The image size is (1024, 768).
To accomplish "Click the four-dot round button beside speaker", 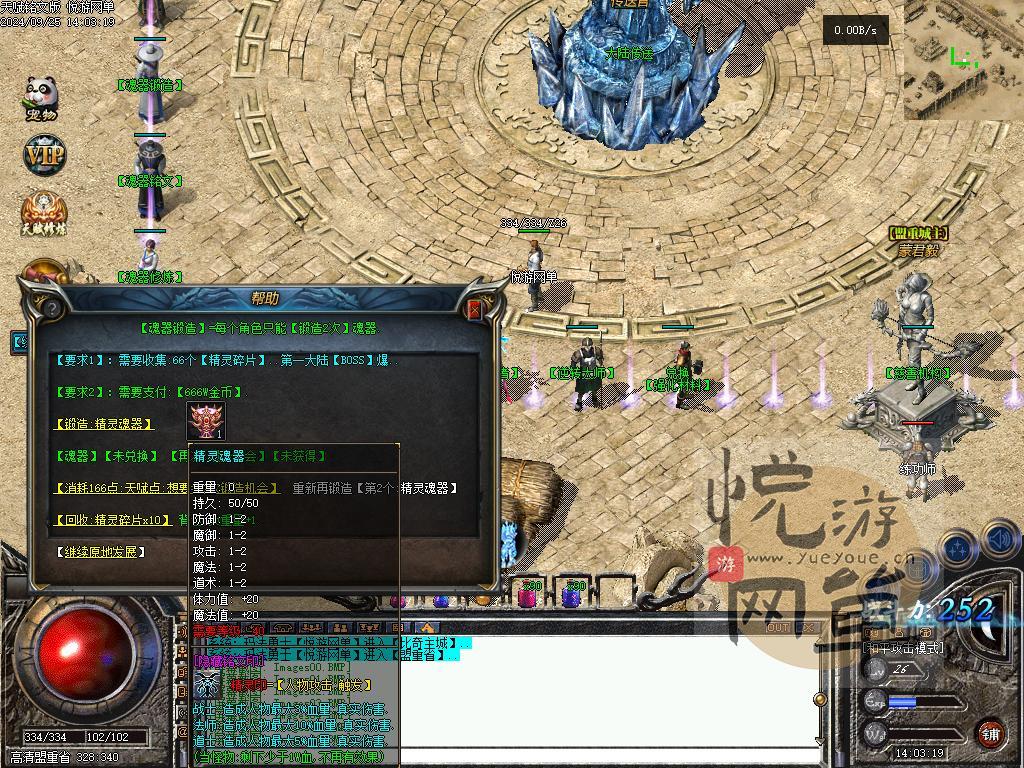I will pyautogui.click(x=958, y=548).
